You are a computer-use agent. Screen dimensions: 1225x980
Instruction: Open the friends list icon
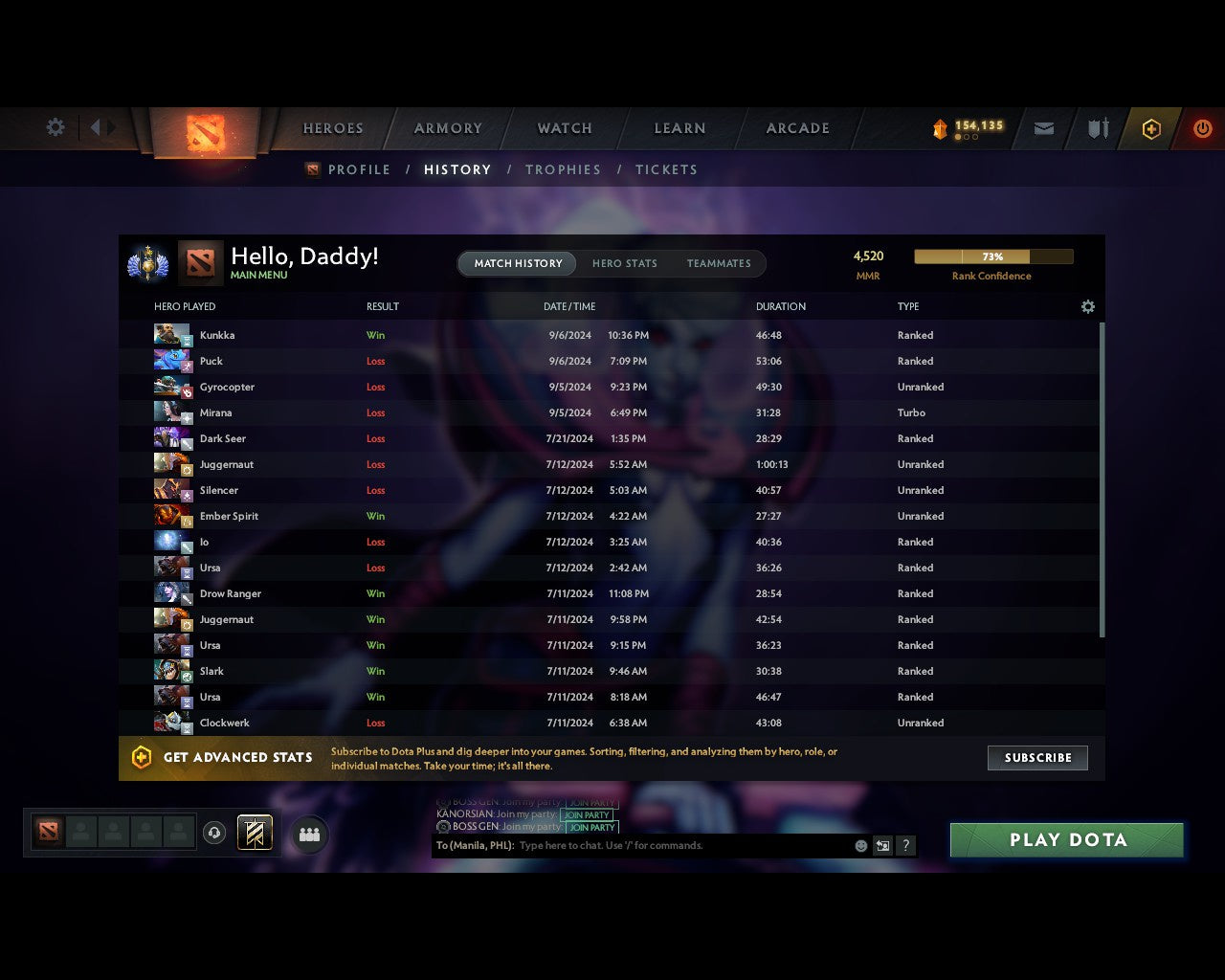[308, 834]
